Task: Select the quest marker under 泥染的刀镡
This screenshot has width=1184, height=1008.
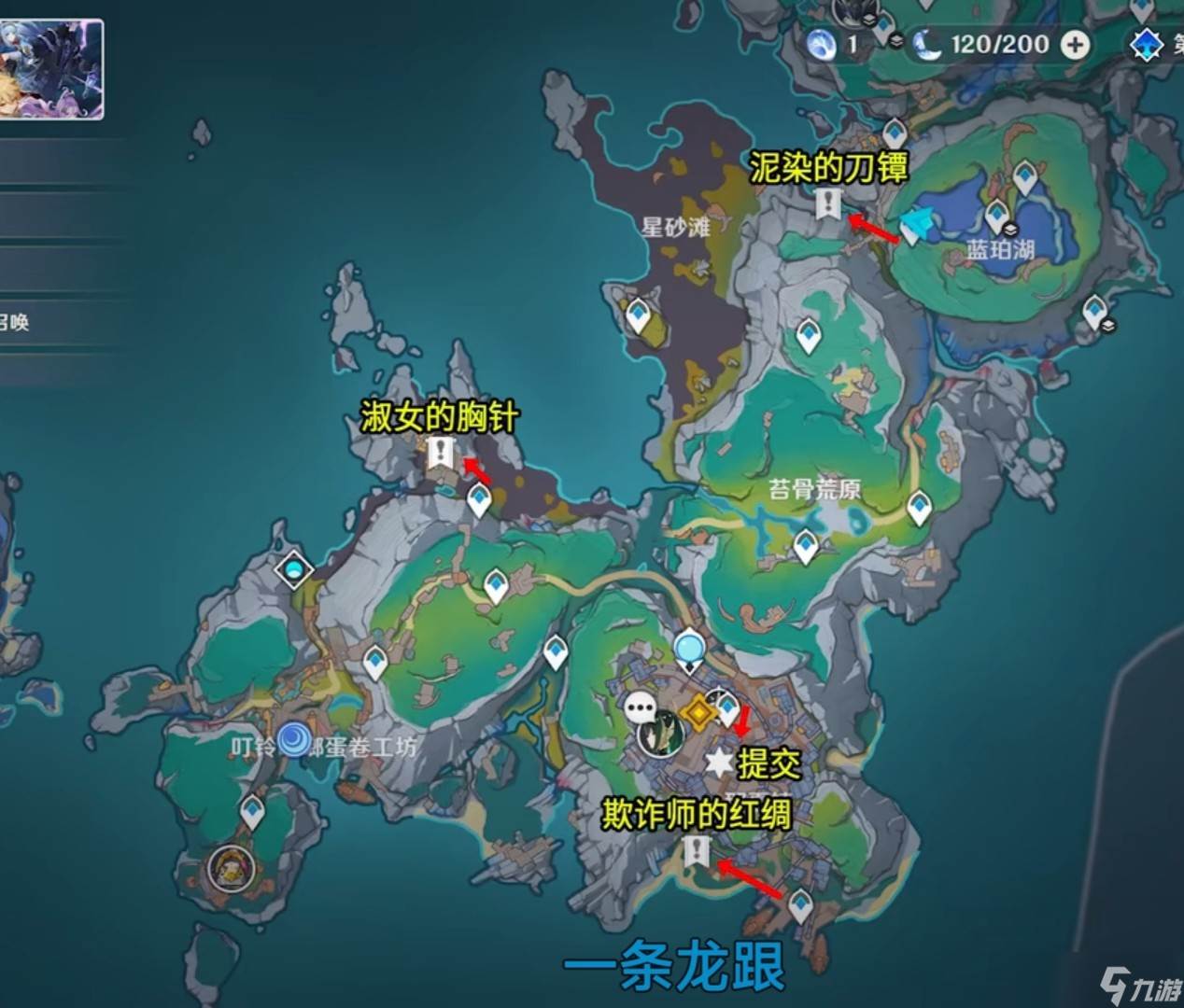Action: pos(827,203)
